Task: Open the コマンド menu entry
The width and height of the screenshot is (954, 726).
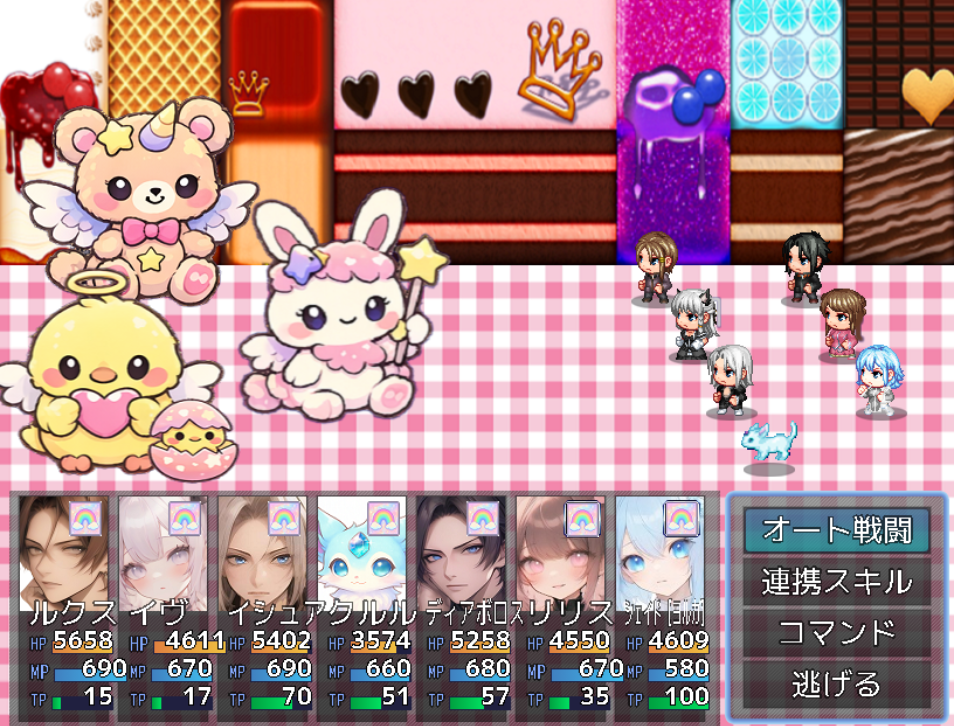Action: click(836, 633)
